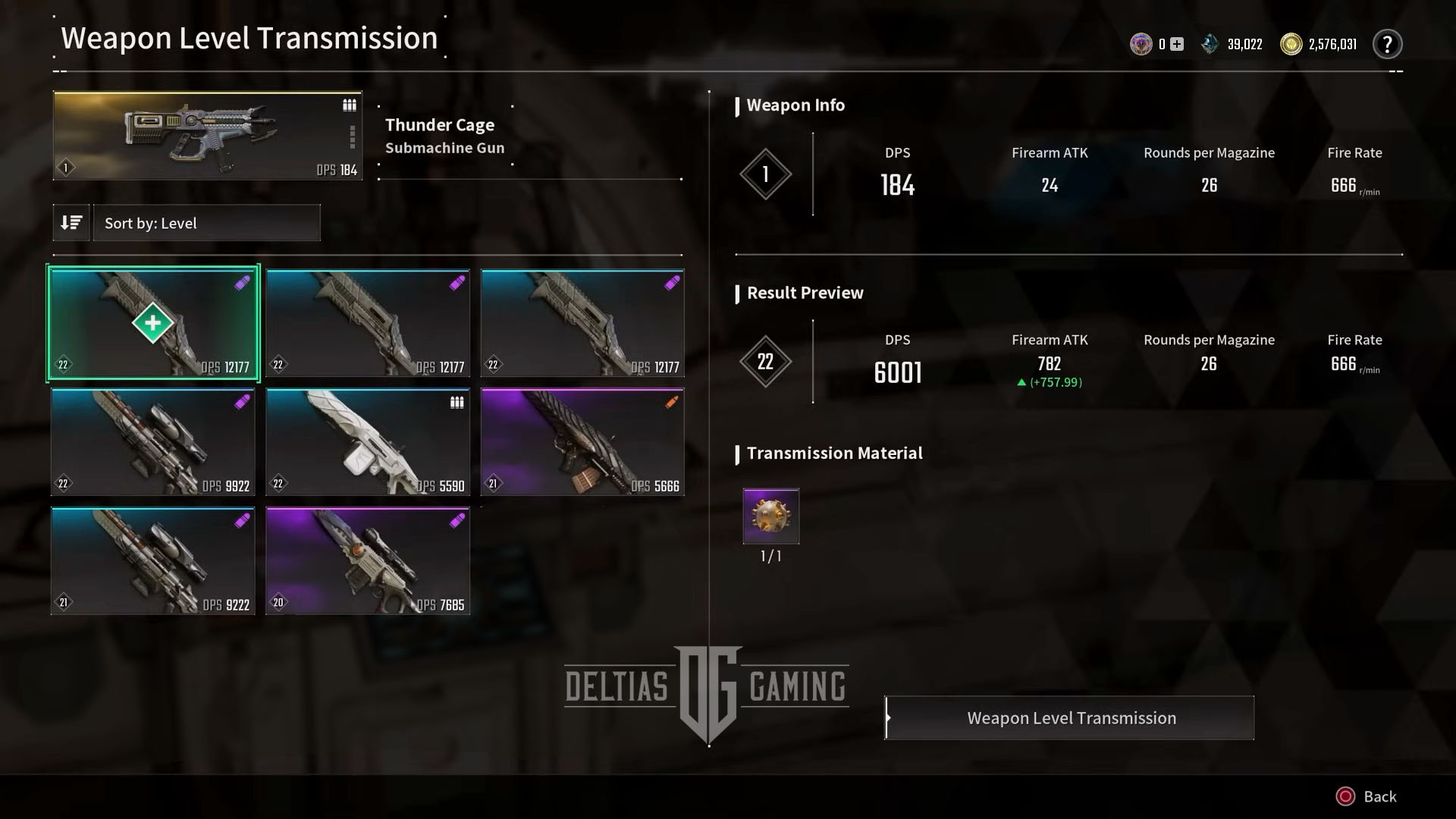Select the Thunder Cage weapon tile
1456x819 pixels.
click(x=207, y=136)
